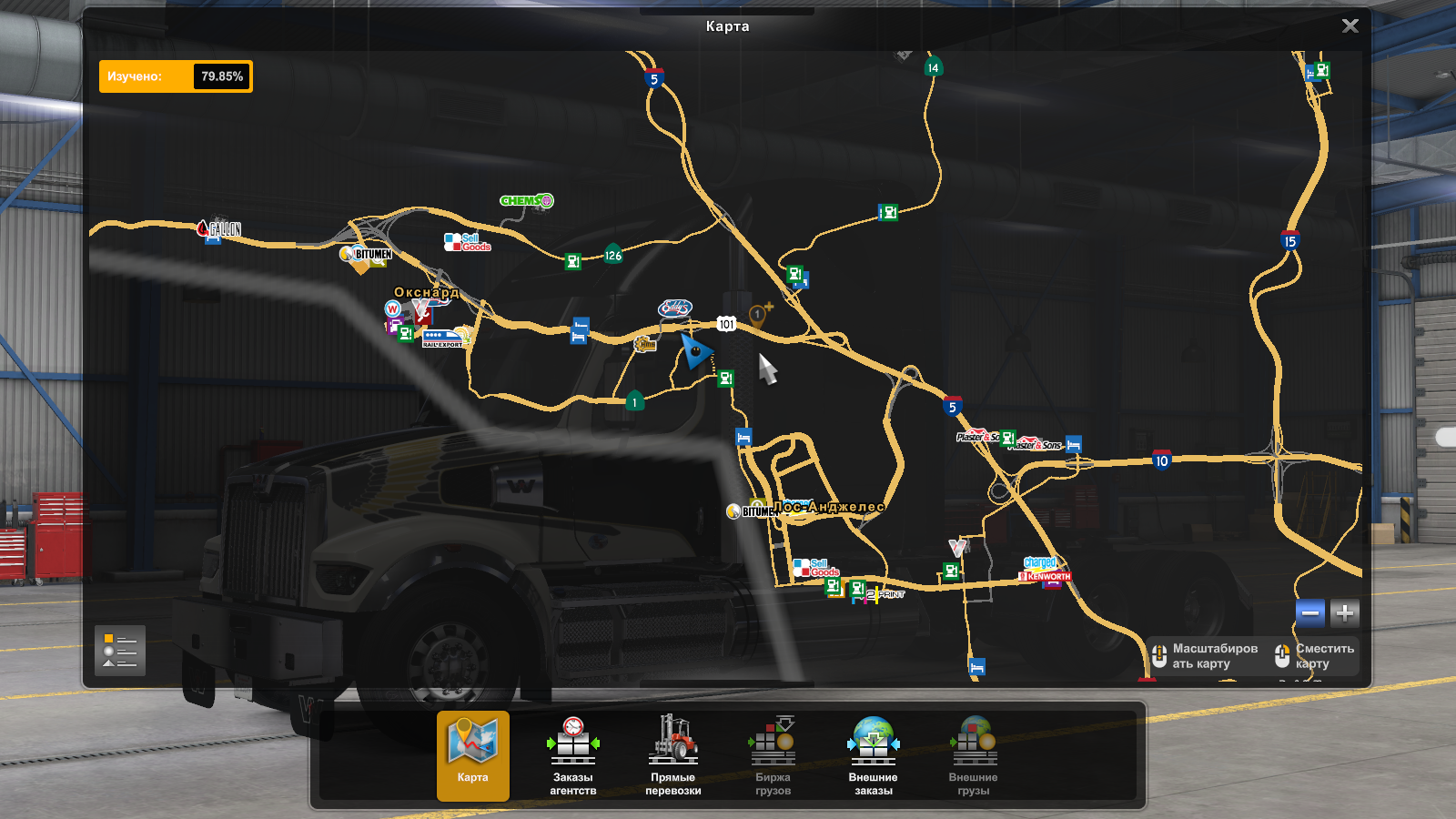Select the Карта tab
The width and height of the screenshot is (1456, 819).
(472, 755)
